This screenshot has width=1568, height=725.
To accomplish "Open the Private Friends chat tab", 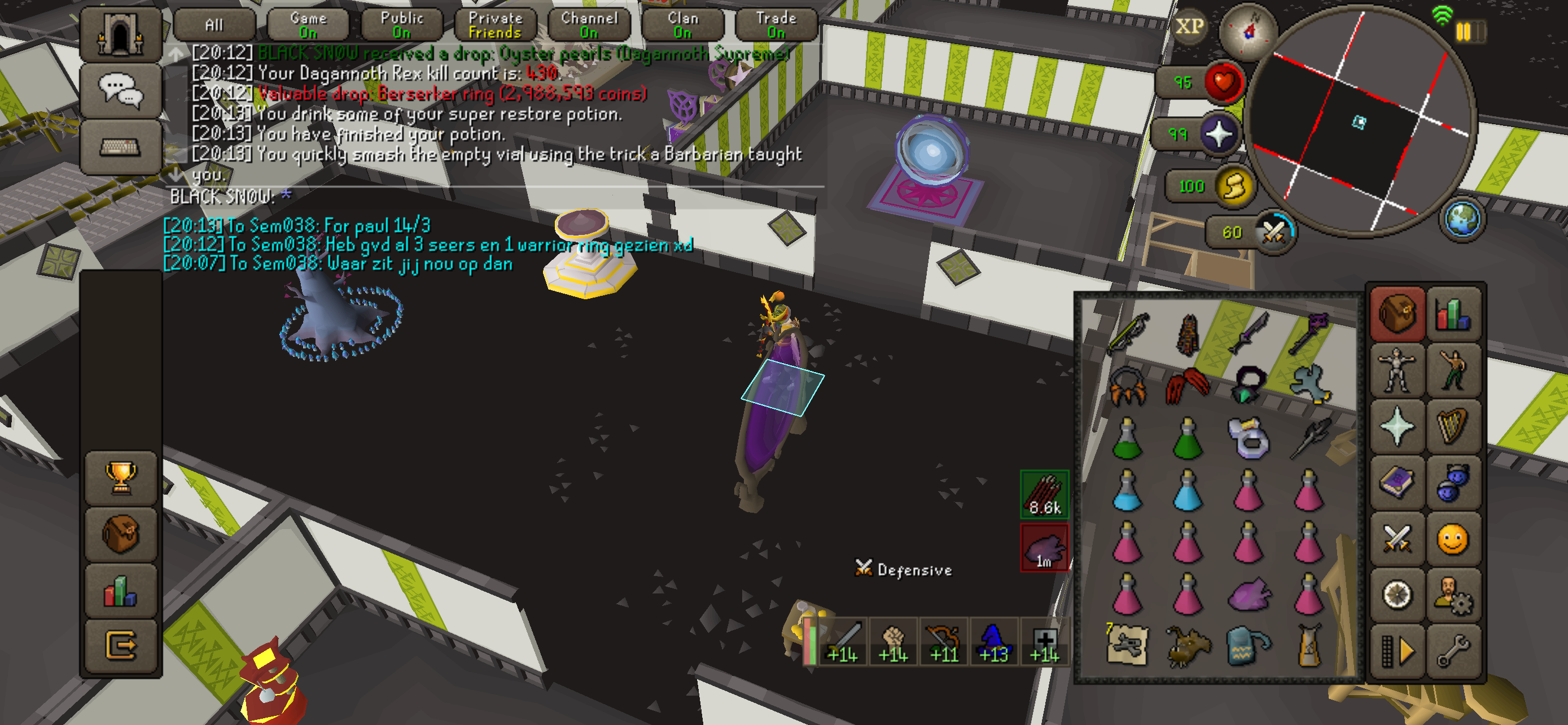I will tap(496, 25).
